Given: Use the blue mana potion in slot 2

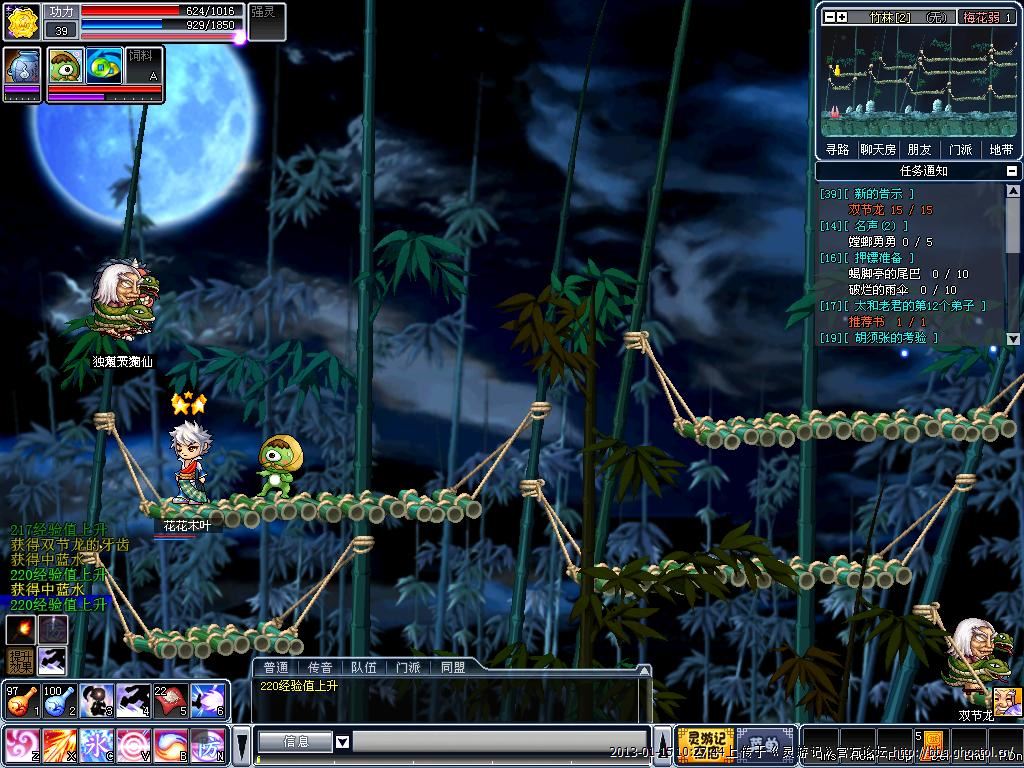Looking at the screenshot, I should (57, 700).
